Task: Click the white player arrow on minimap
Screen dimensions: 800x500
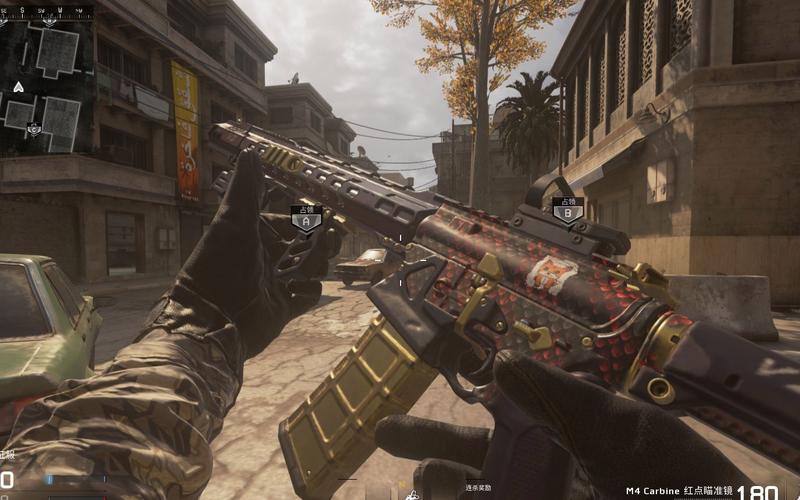Action: click(x=18, y=87)
